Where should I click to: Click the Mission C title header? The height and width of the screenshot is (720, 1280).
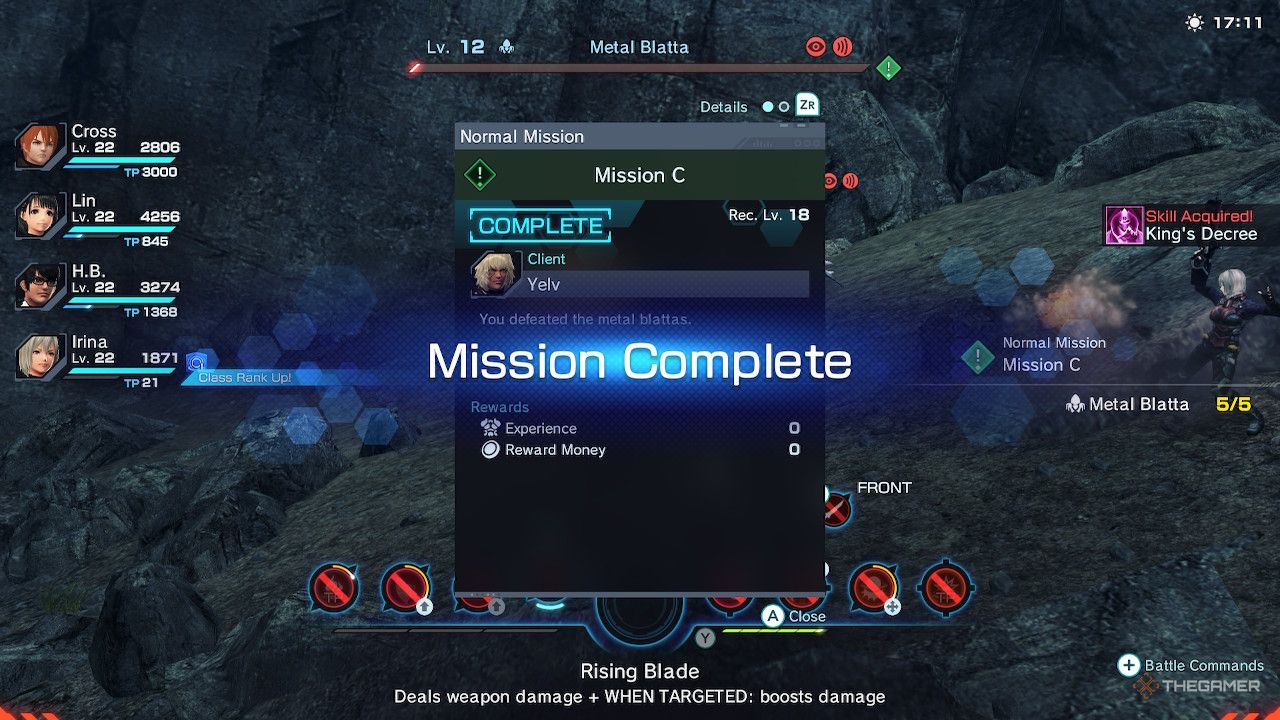pos(639,176)
